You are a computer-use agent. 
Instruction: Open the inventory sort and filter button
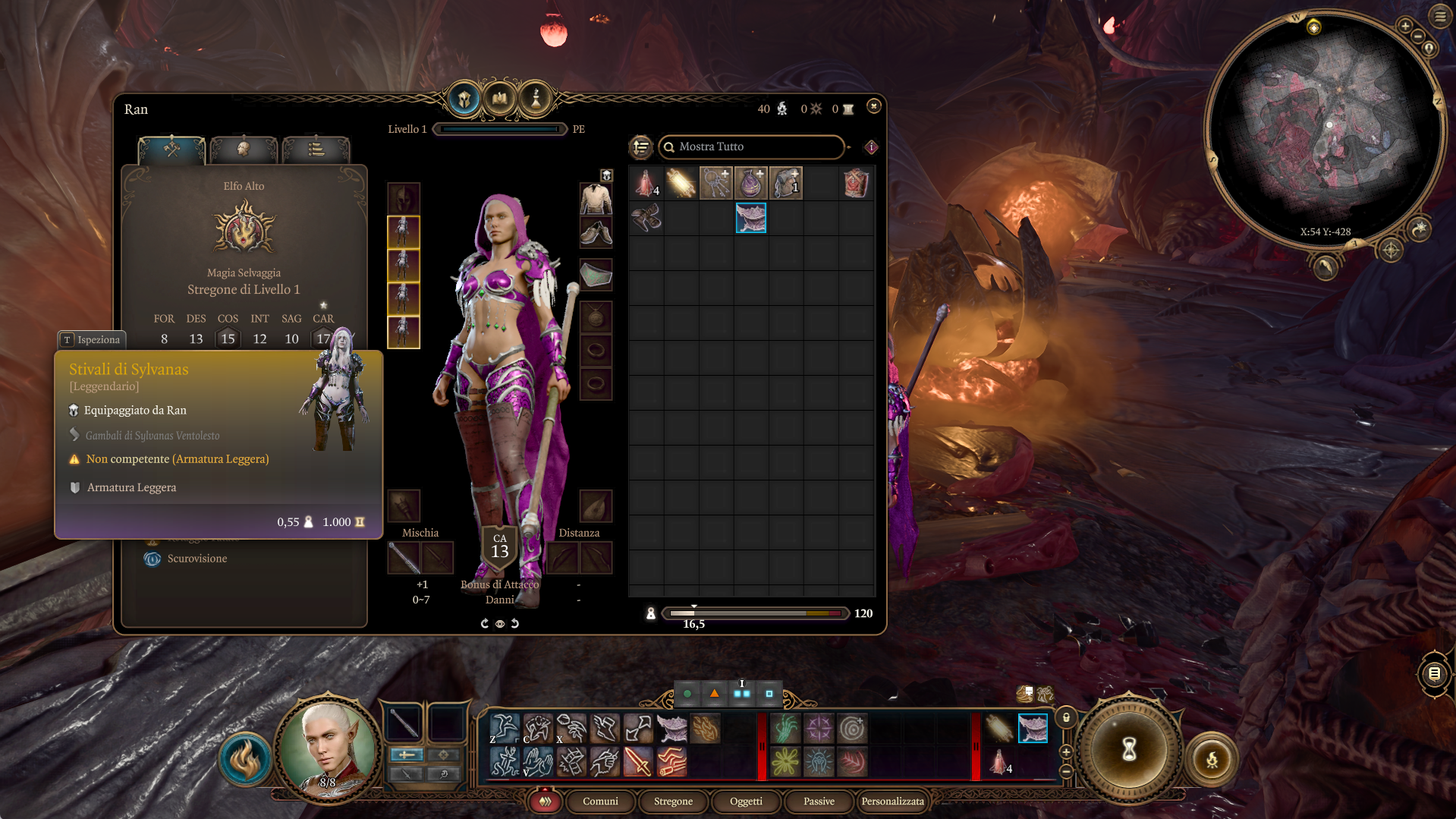[641, 146]
